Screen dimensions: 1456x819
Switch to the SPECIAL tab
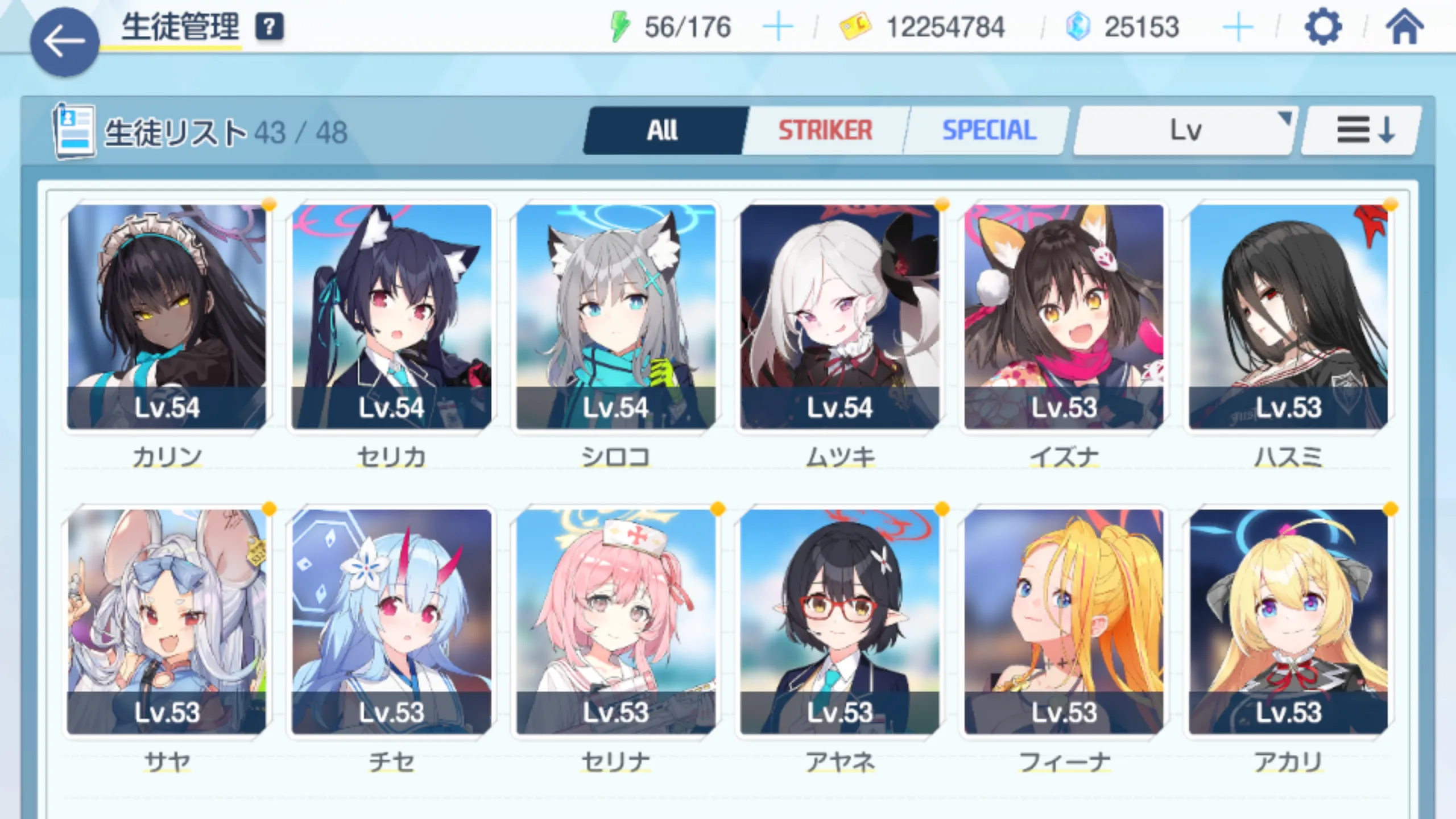click(x=989, y=130)
